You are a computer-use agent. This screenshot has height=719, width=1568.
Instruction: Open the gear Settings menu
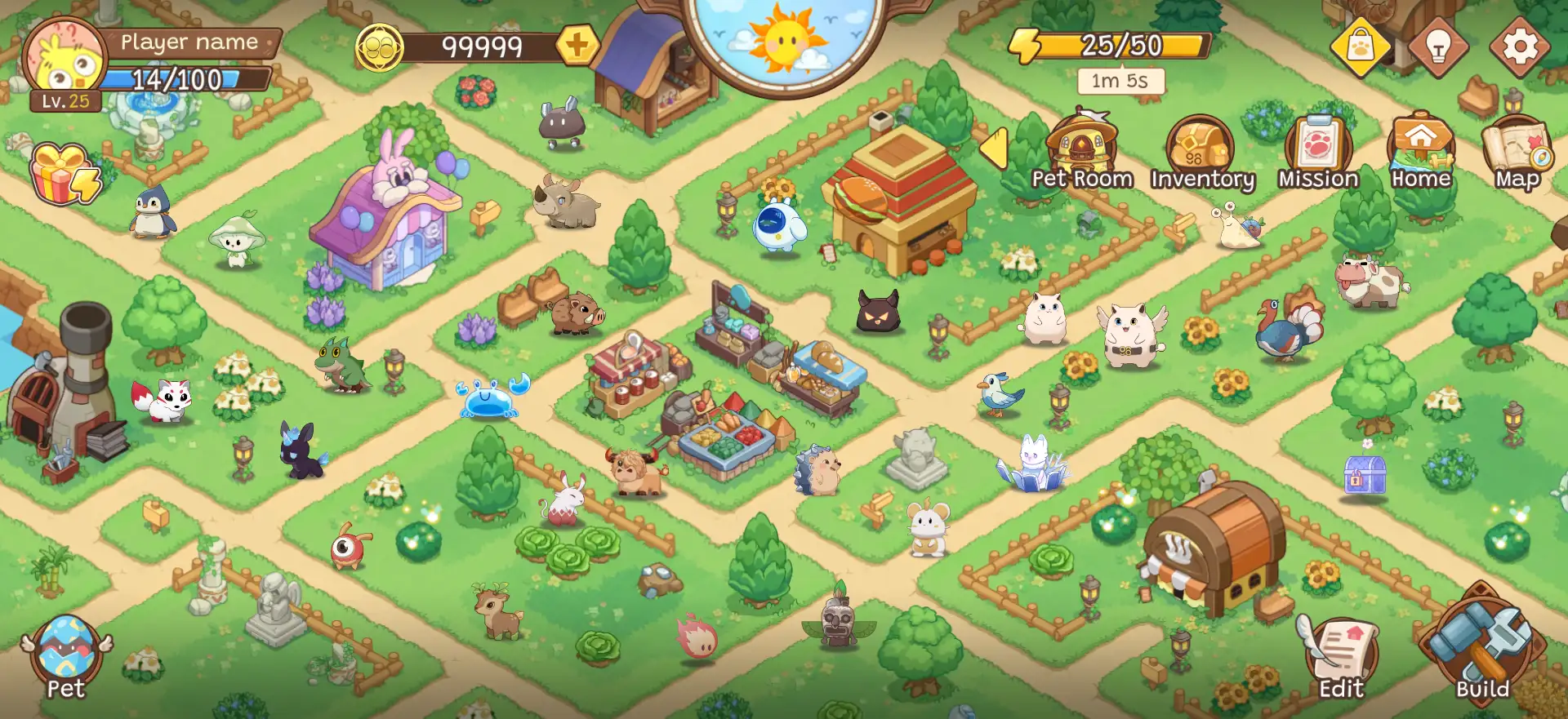(x=1519, y=47)
